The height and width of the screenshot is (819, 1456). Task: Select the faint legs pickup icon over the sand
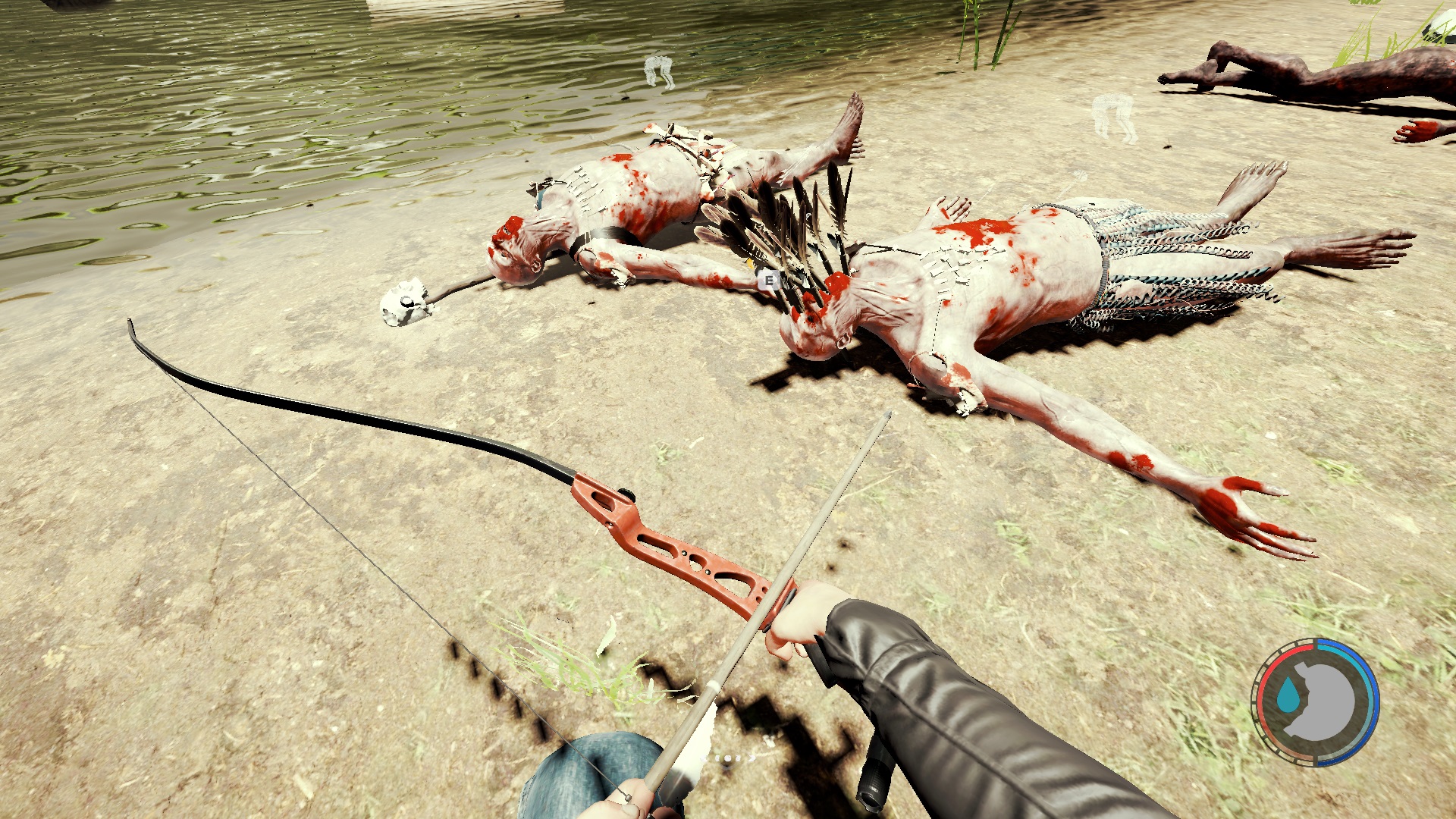1114,118
